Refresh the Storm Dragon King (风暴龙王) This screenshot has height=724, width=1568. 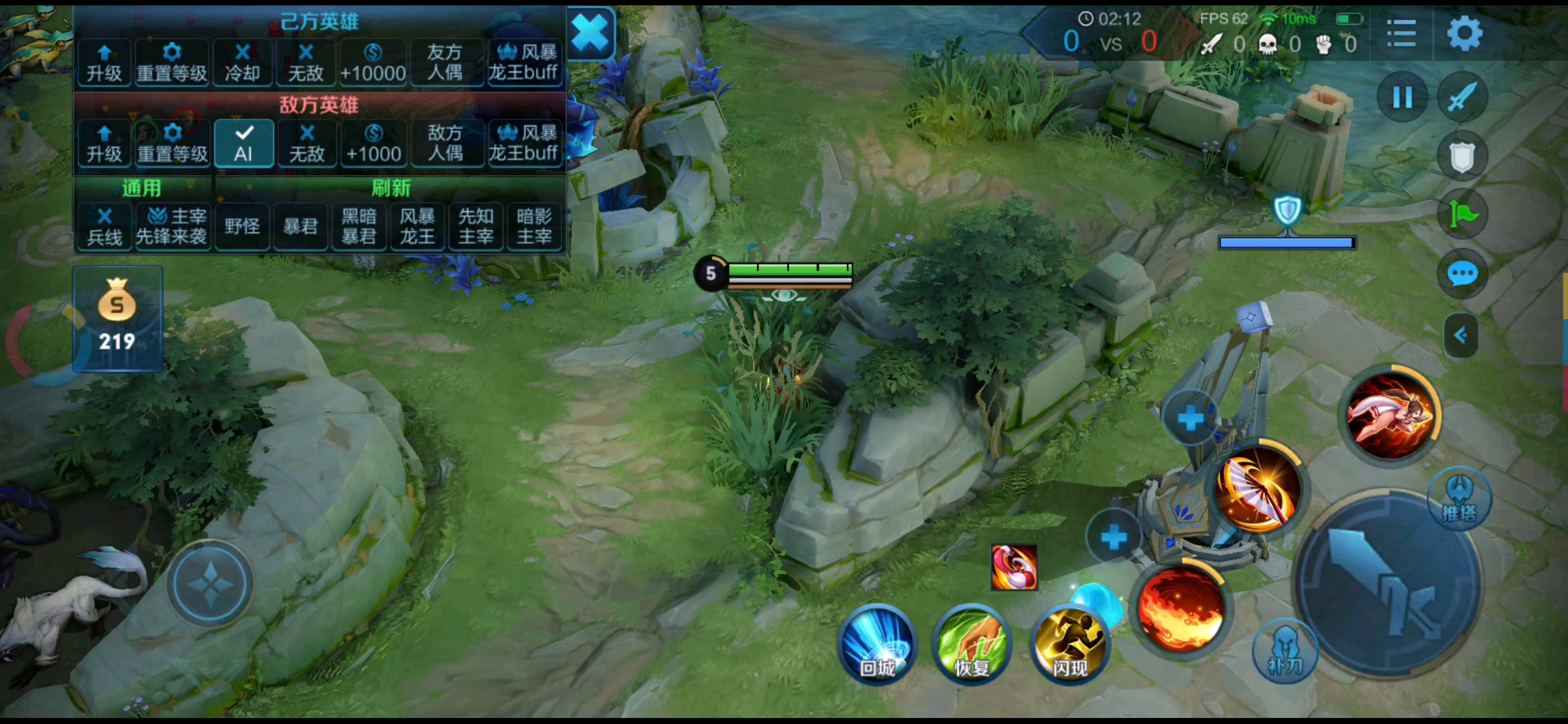point(417,227)
